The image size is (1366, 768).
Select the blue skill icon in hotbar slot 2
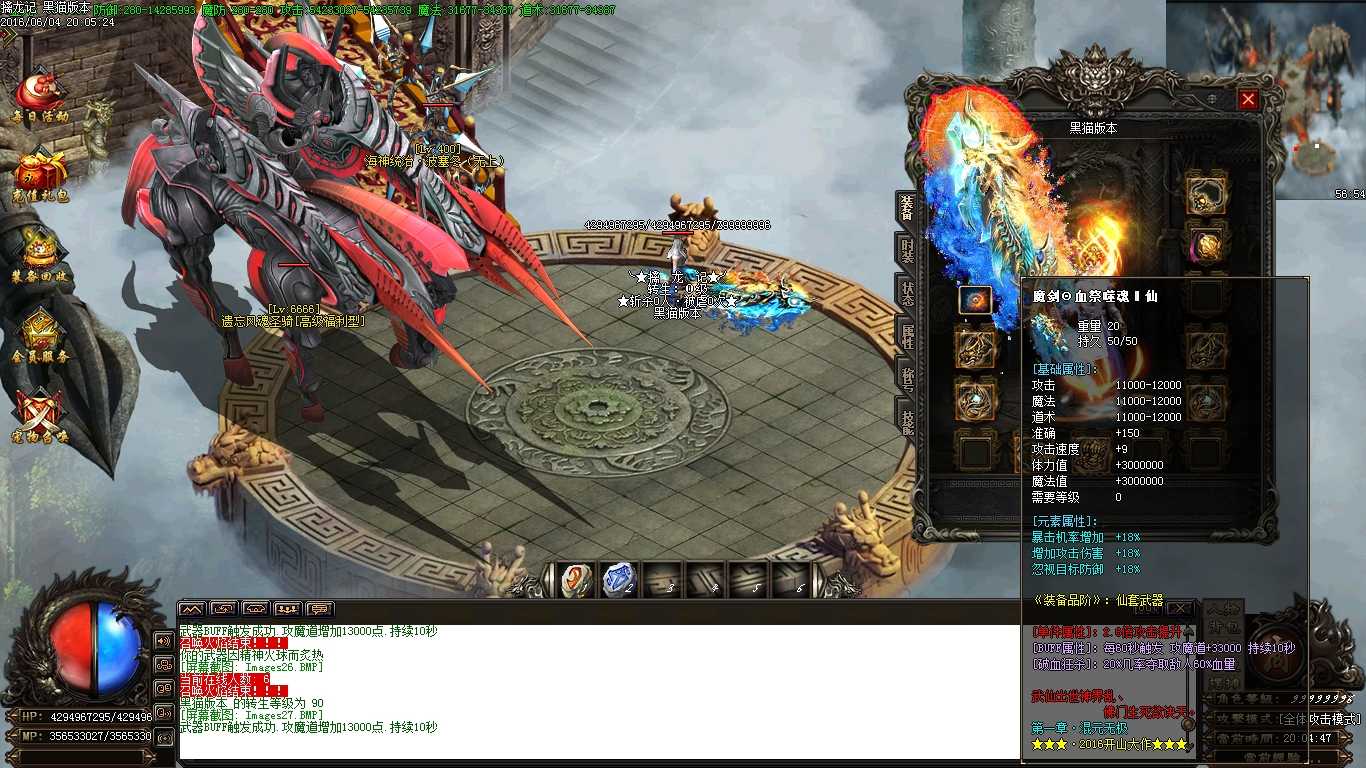[620, 577]
